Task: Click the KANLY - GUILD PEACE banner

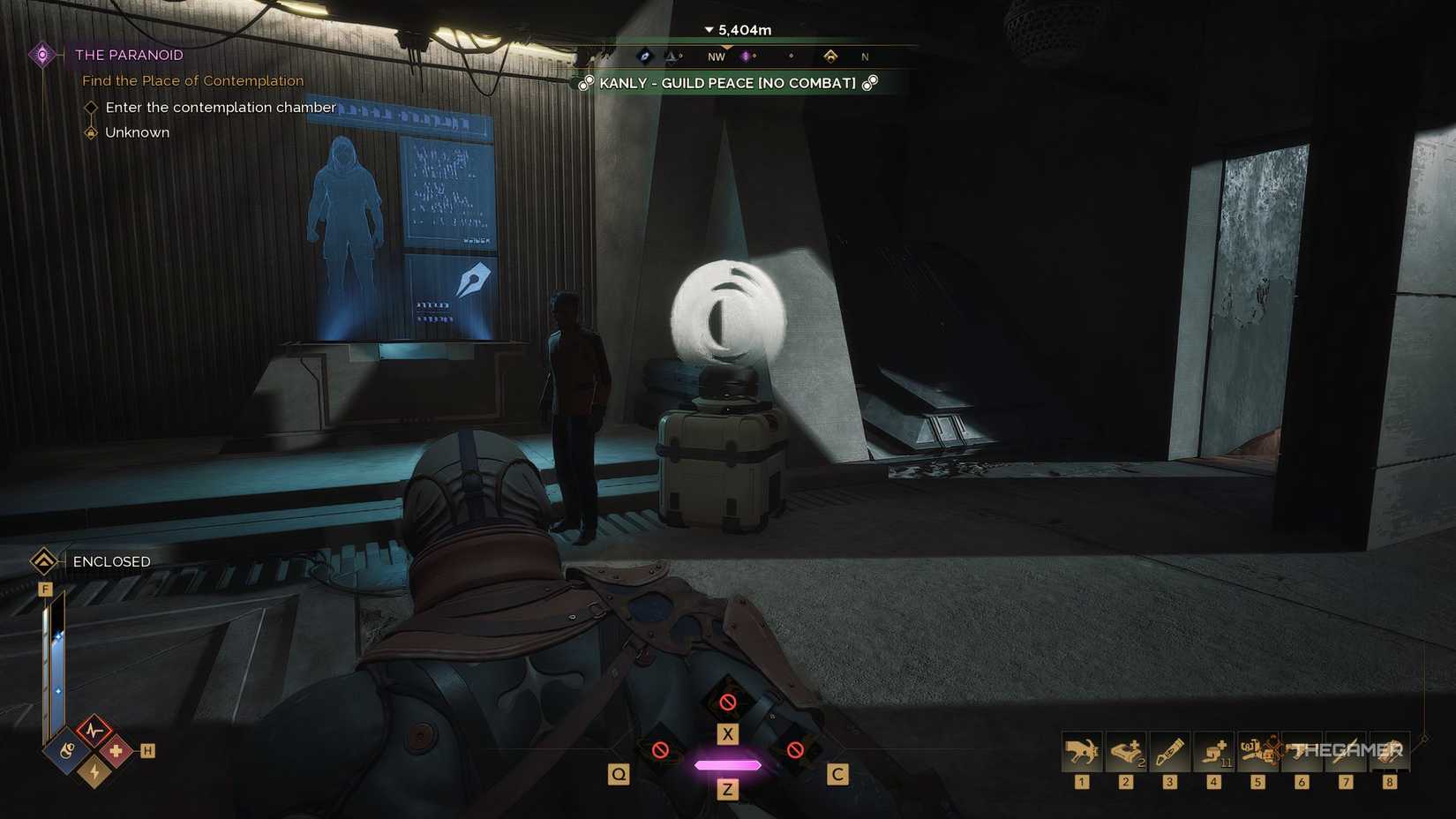Action: (x=727, y=83)
